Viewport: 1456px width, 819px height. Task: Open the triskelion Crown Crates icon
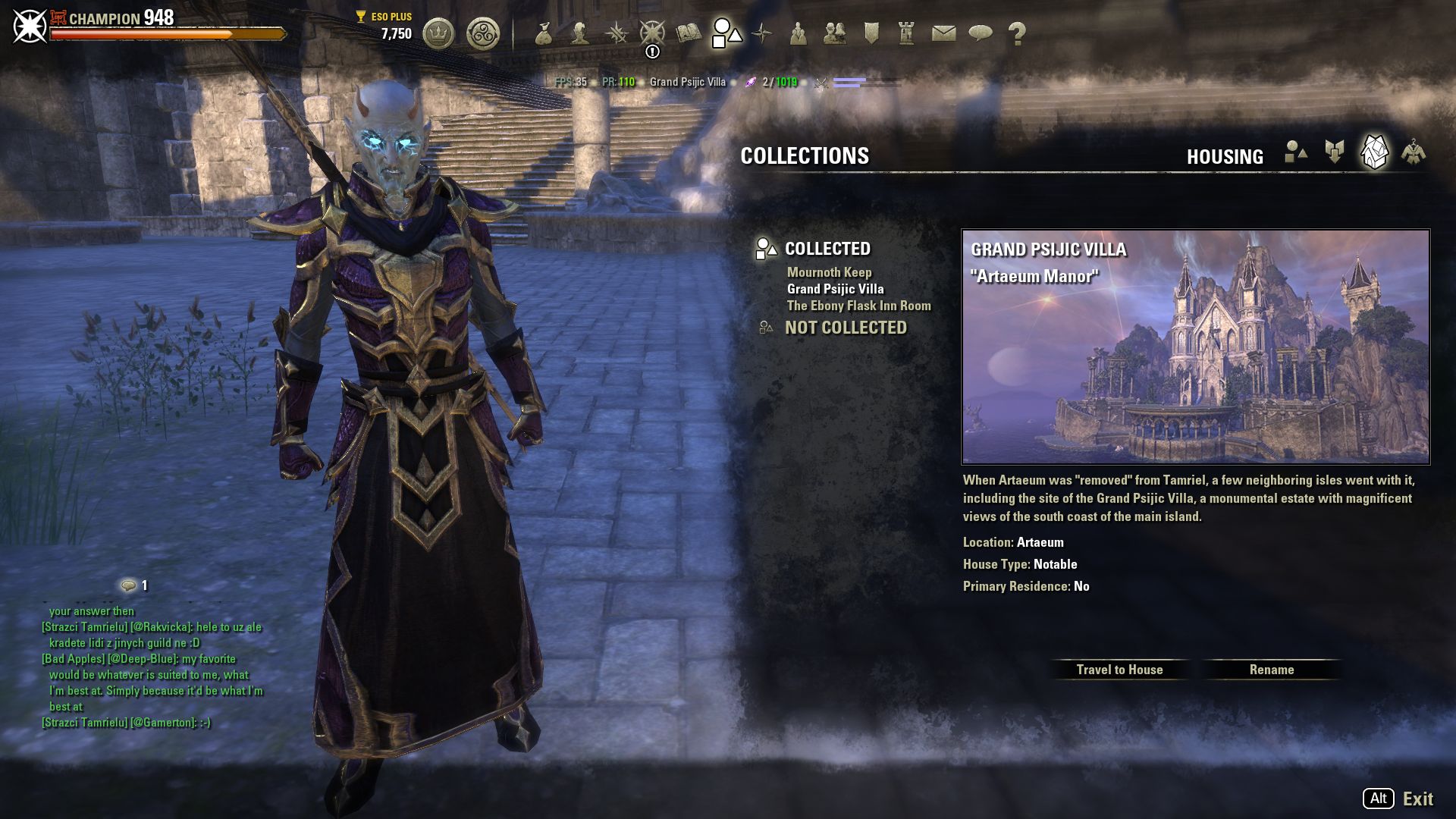[x=483, y=33]
